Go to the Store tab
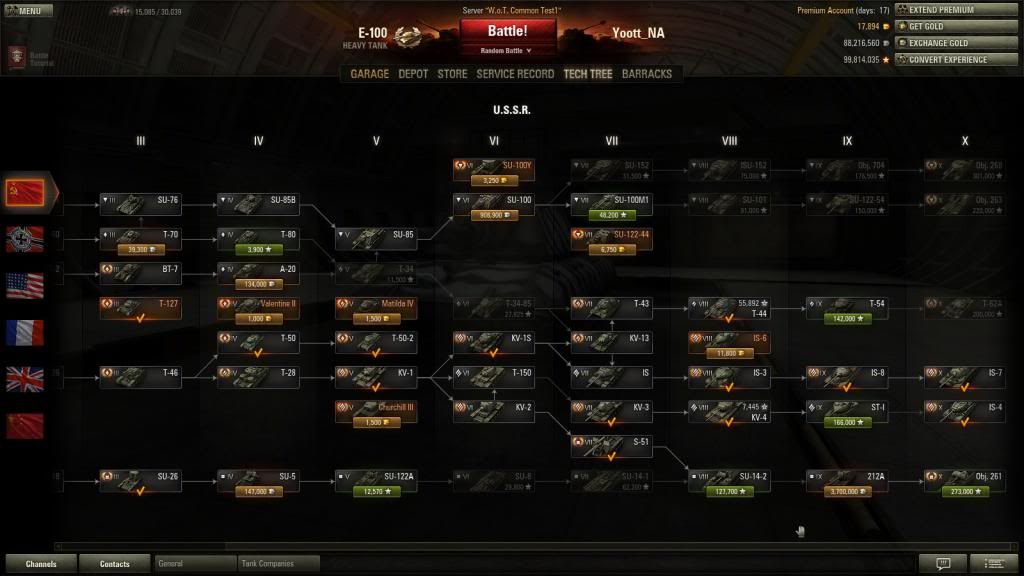Image resolution: width=1024 pixels, height=576 pixels. pos(452,74)
